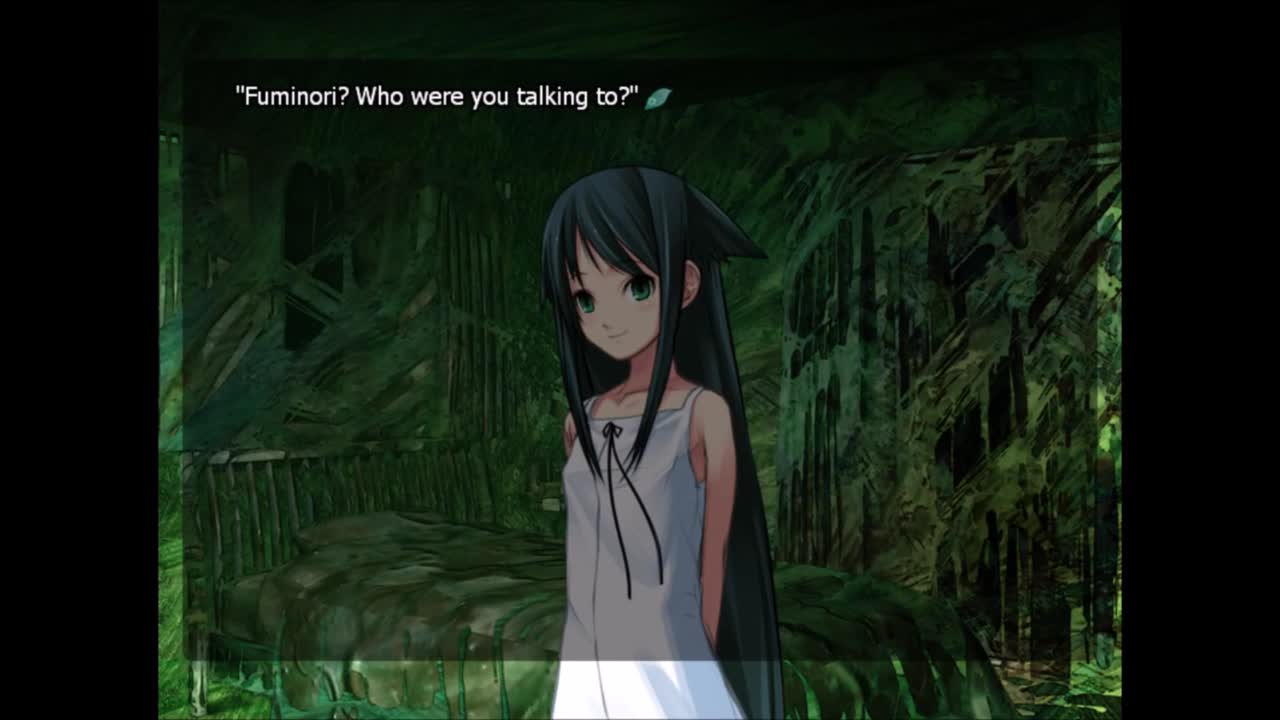Click the leaf continue icon after the dialogue
The width and height of the screenshot is (1280, 720).
pos(658,98)
